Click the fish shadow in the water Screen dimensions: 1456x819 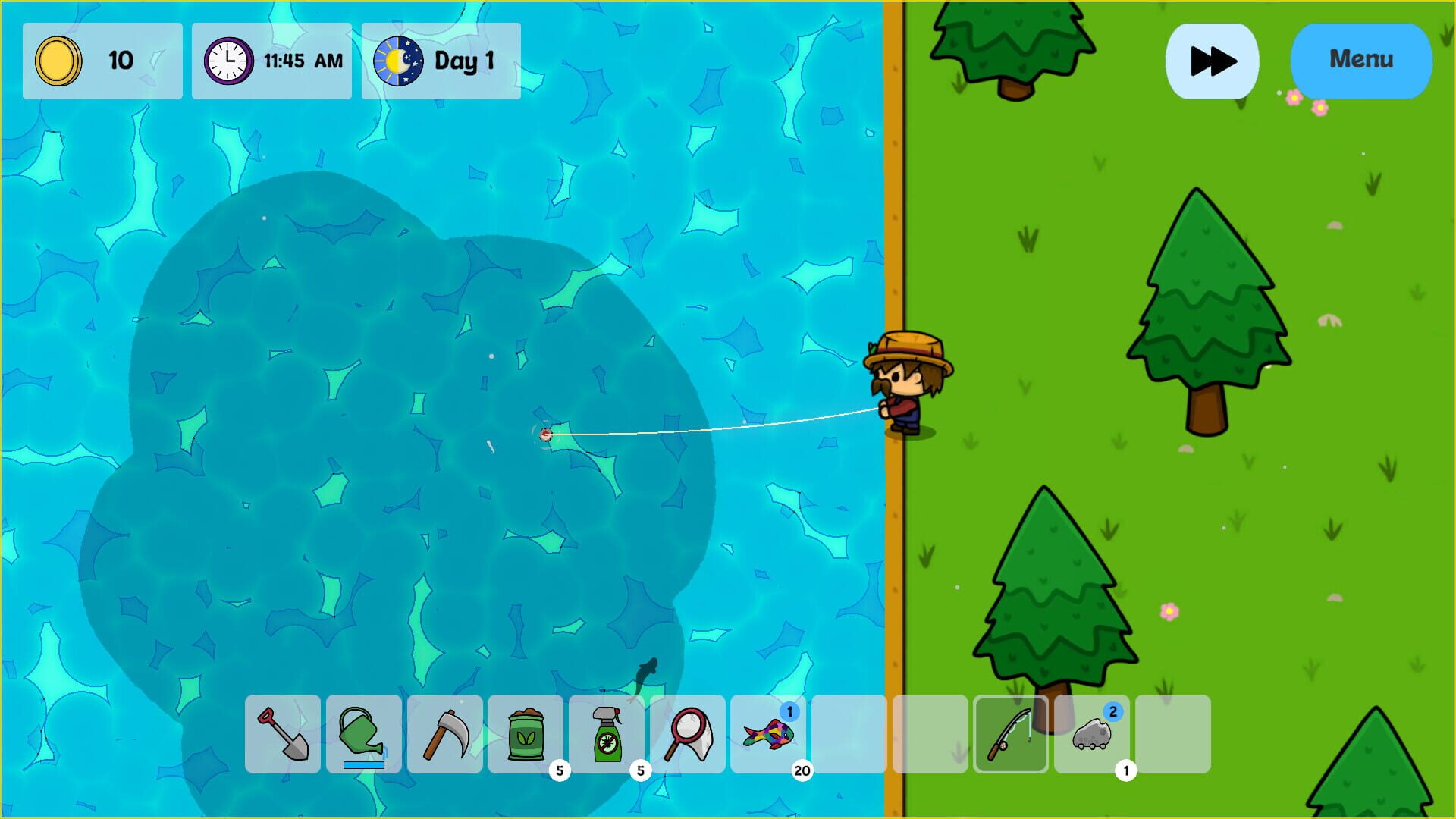(x=646, y=671)
